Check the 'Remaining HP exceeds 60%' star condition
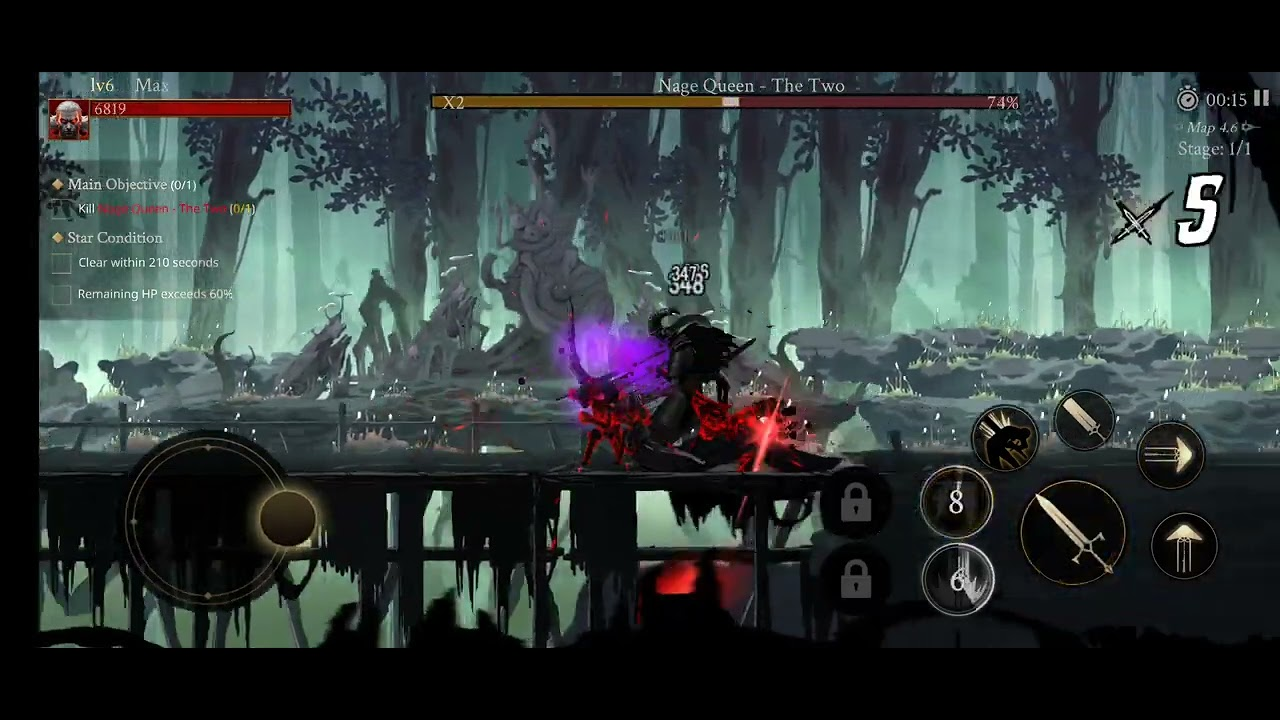The image size is (1280, 720). [61, 293]
